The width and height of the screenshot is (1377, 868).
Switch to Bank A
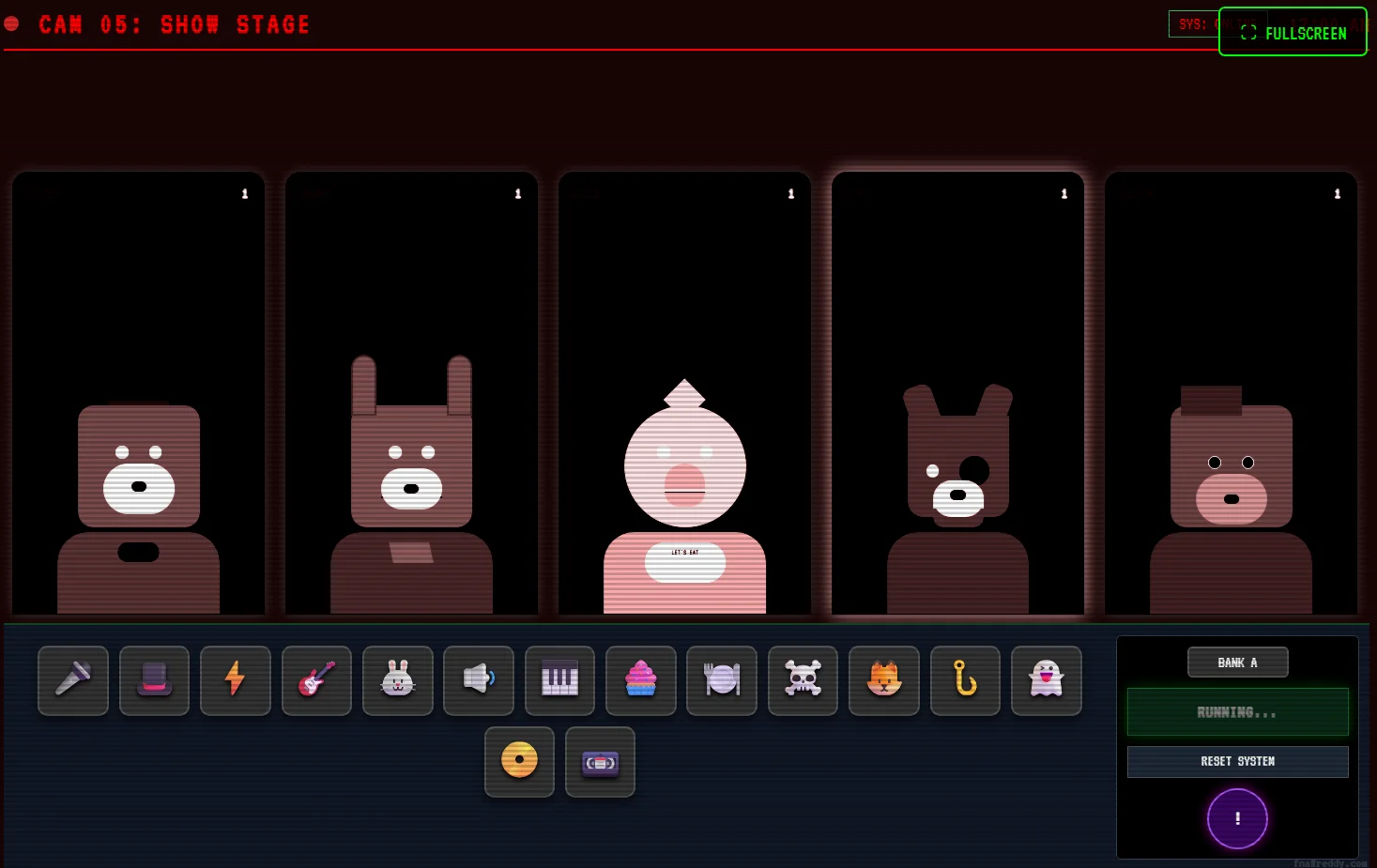click(x=1238, y=662)
